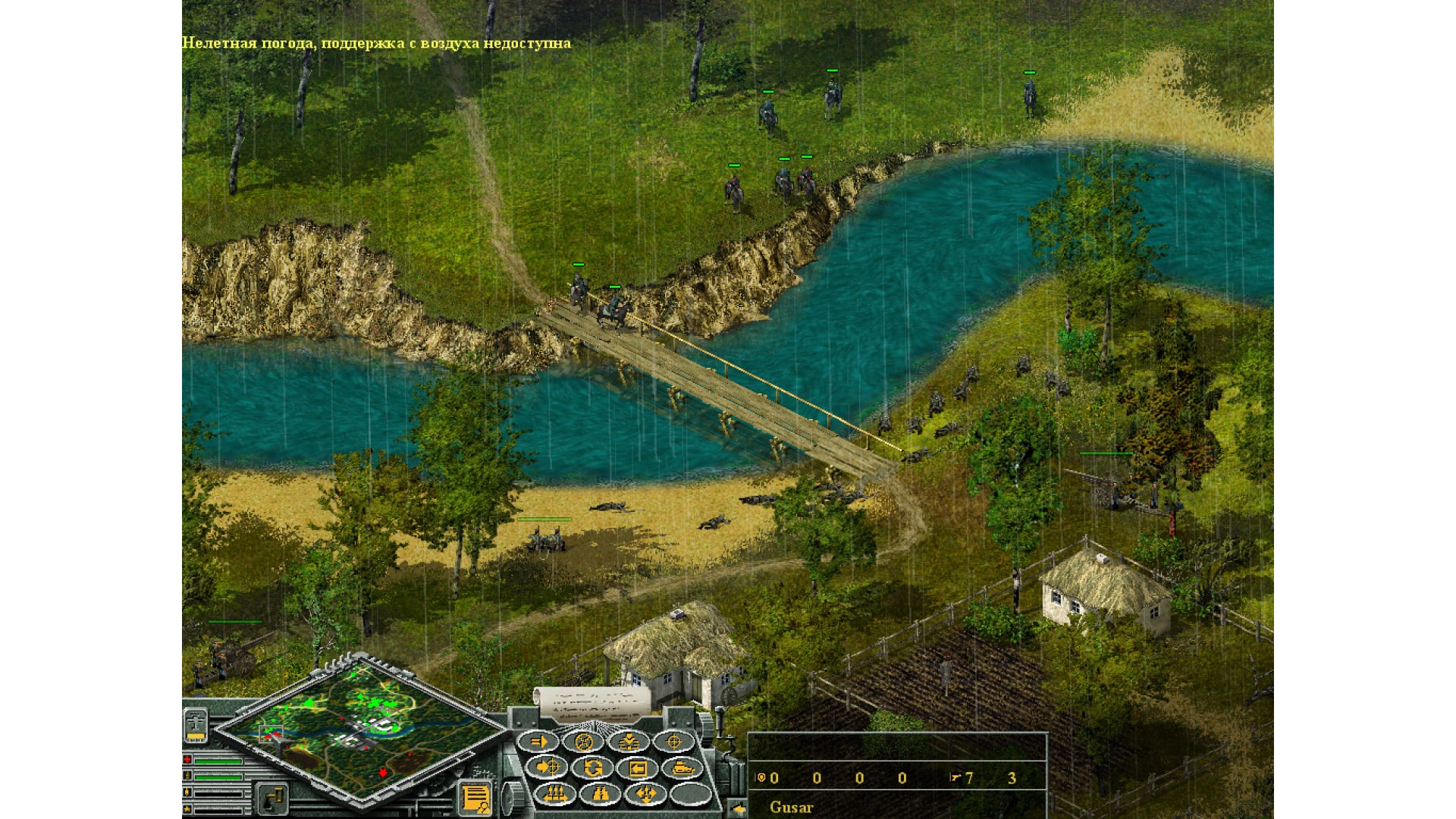
Task: Use the binoculars command
Action: tap(601, 794)
